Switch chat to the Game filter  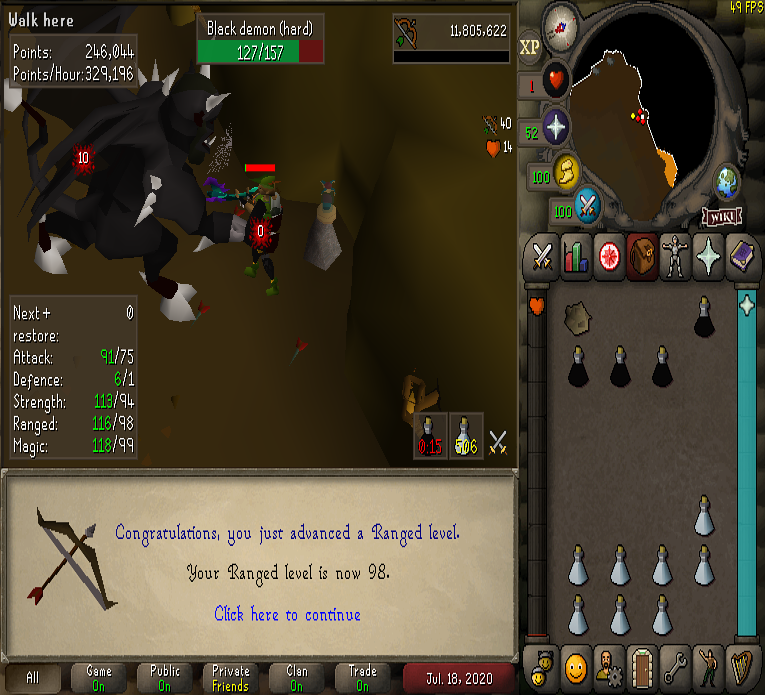point(98,677)
